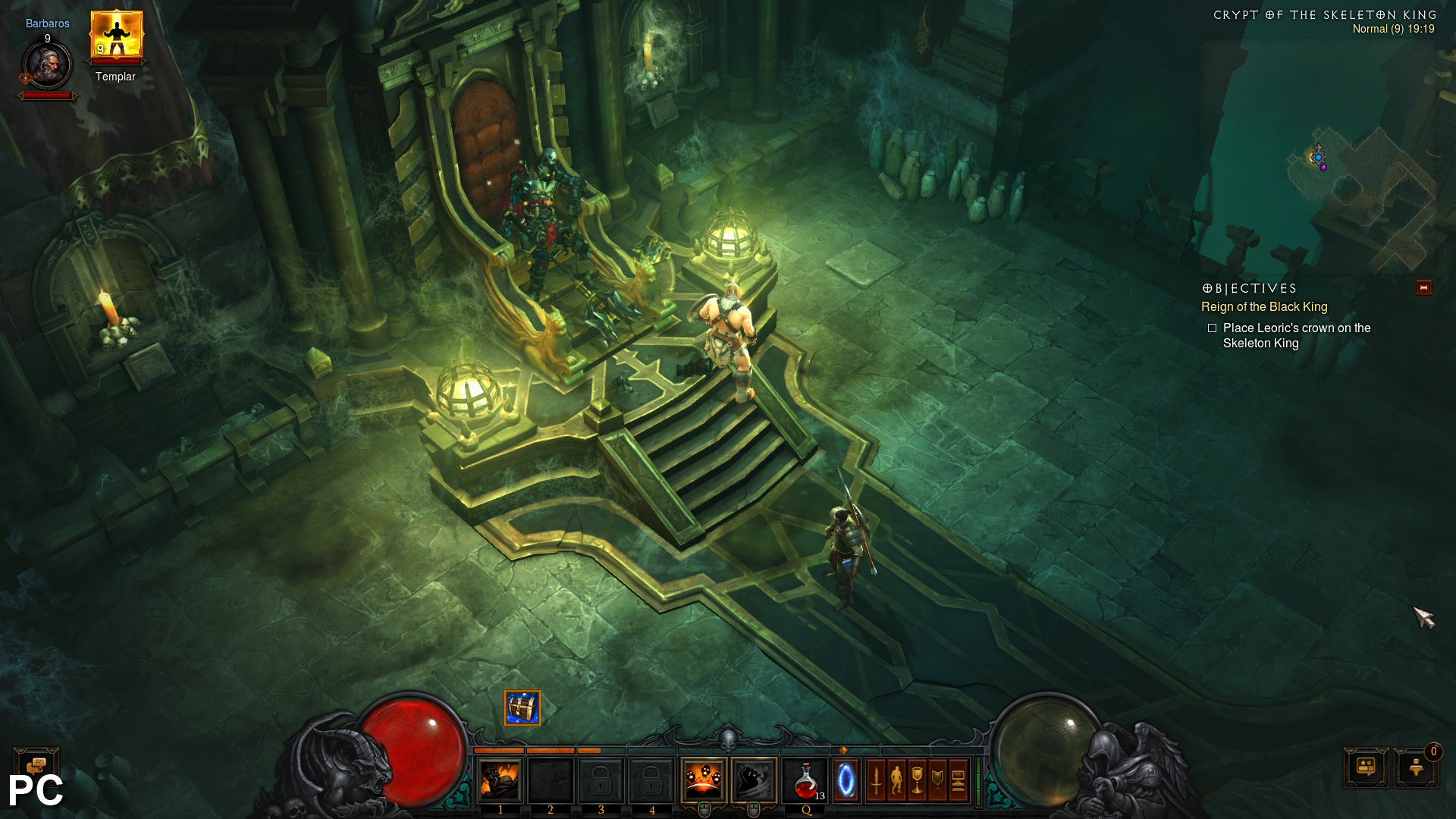
Task: Activate the skill in hotbar slot 1
Action: (x=500, y=781)
